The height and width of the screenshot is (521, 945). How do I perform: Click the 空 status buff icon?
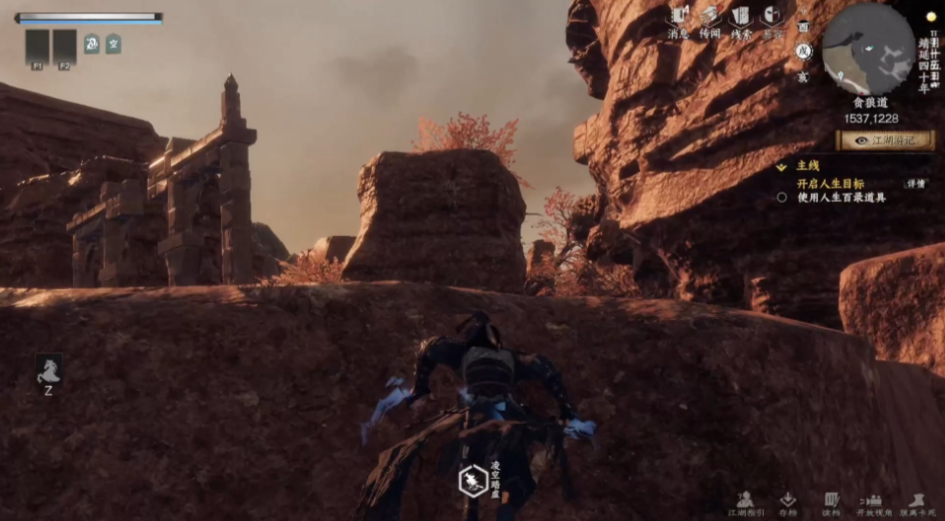(113, 44)
